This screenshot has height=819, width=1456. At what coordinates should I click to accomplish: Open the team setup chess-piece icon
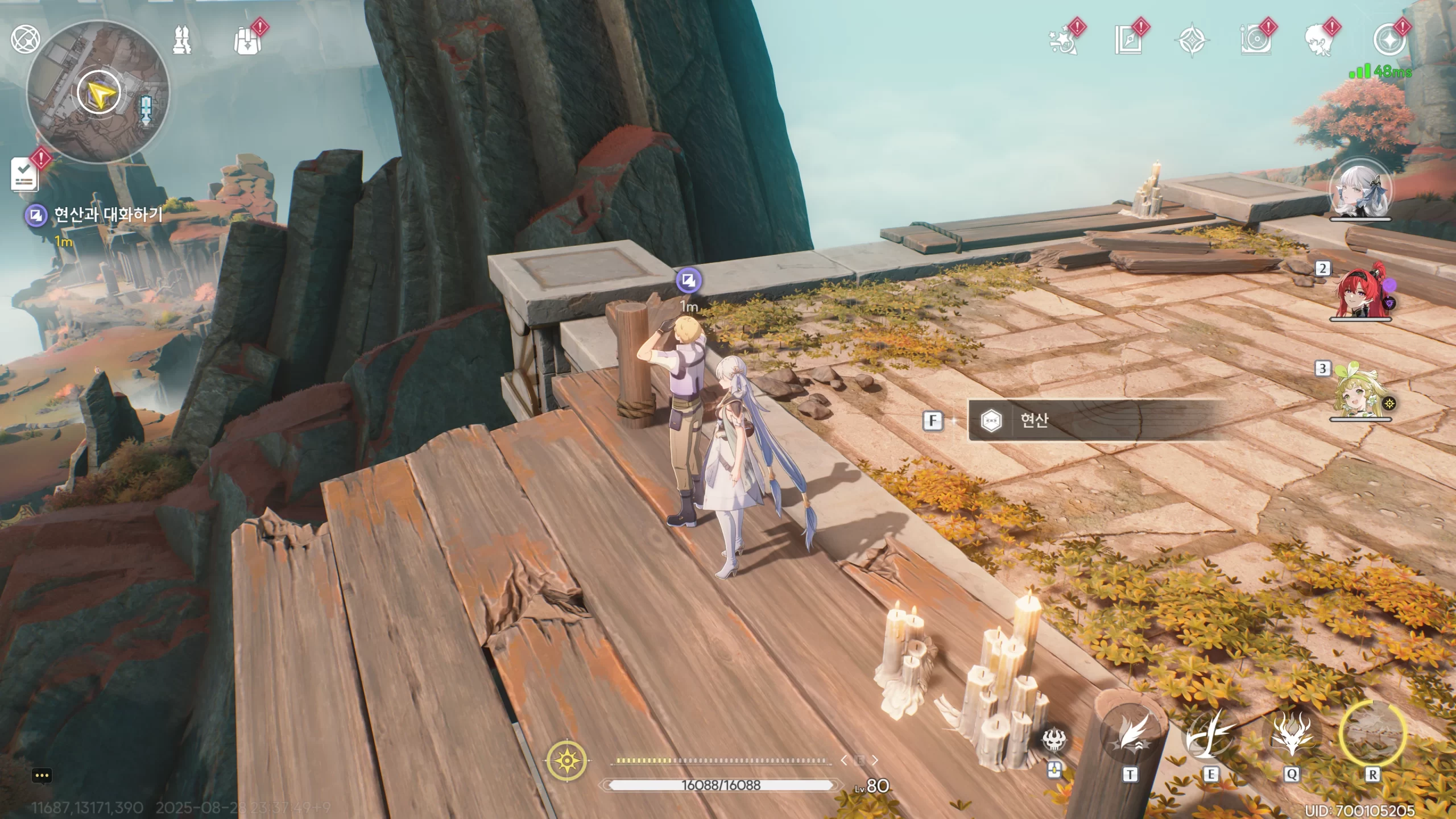[x=182, y=40]
